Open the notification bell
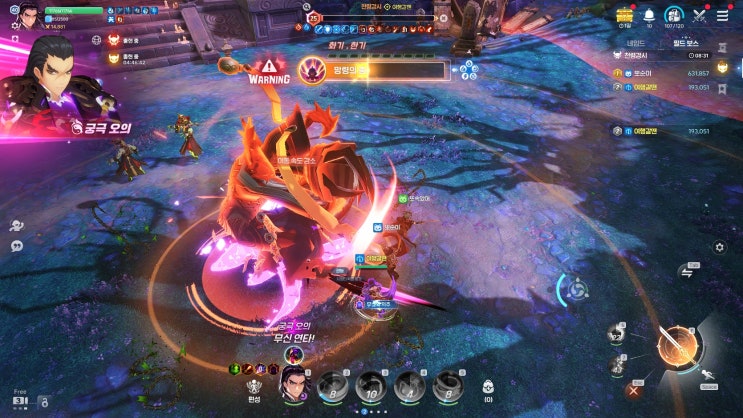 (649, 15)
